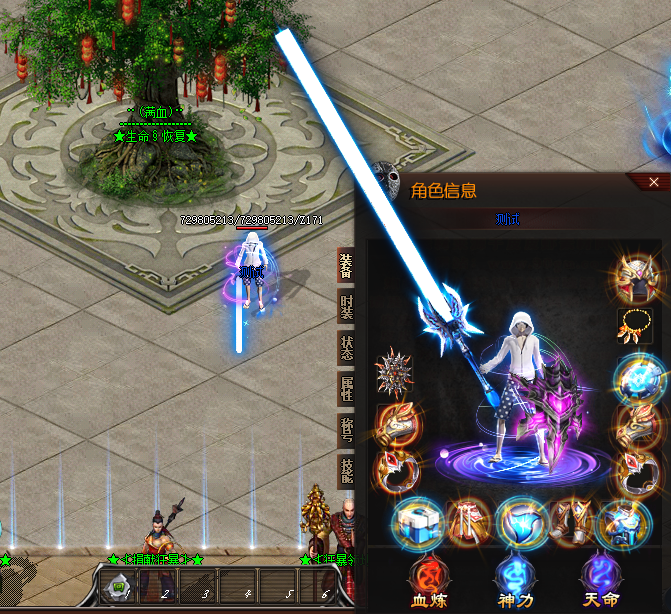Open the 时装 fashion tab
Screen dimensions: 671x614
tap(346, 306)
